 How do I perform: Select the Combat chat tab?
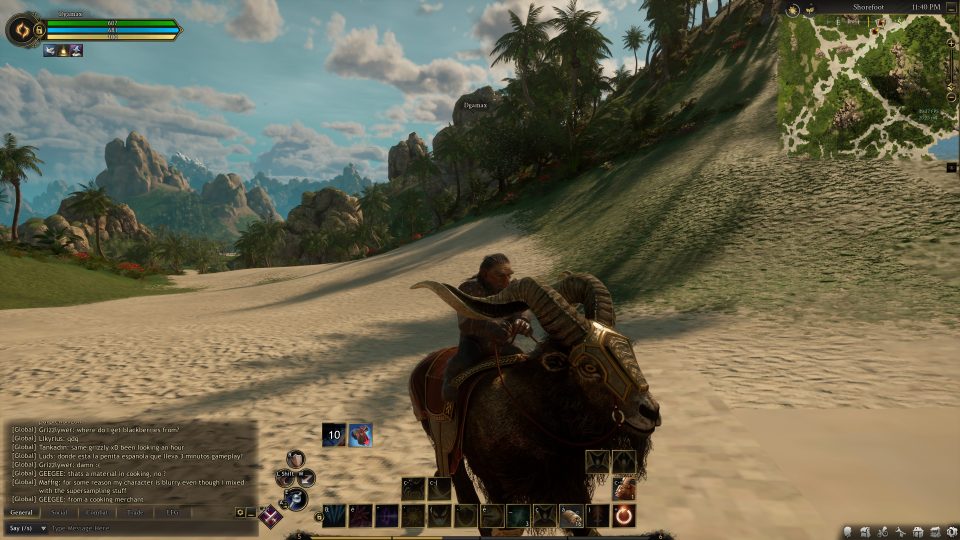pyautogui.click(x=97, y=512)
